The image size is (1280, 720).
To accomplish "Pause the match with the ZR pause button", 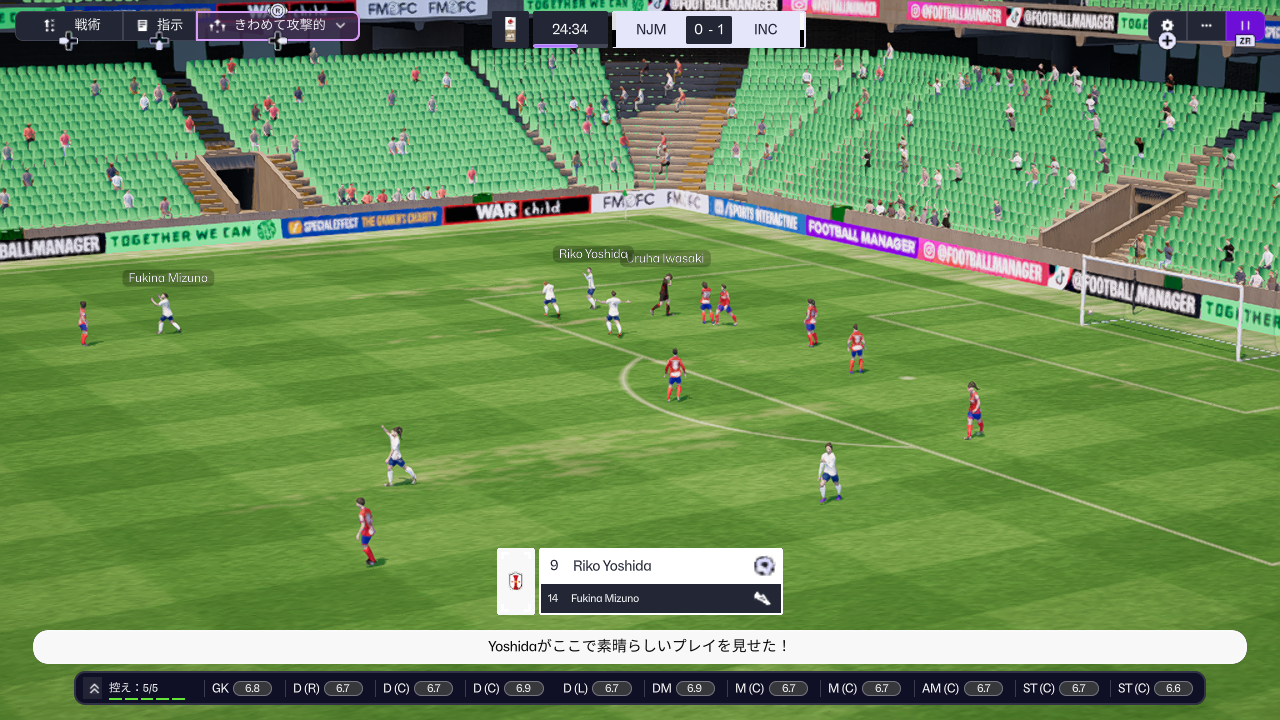I will 1244,25.
